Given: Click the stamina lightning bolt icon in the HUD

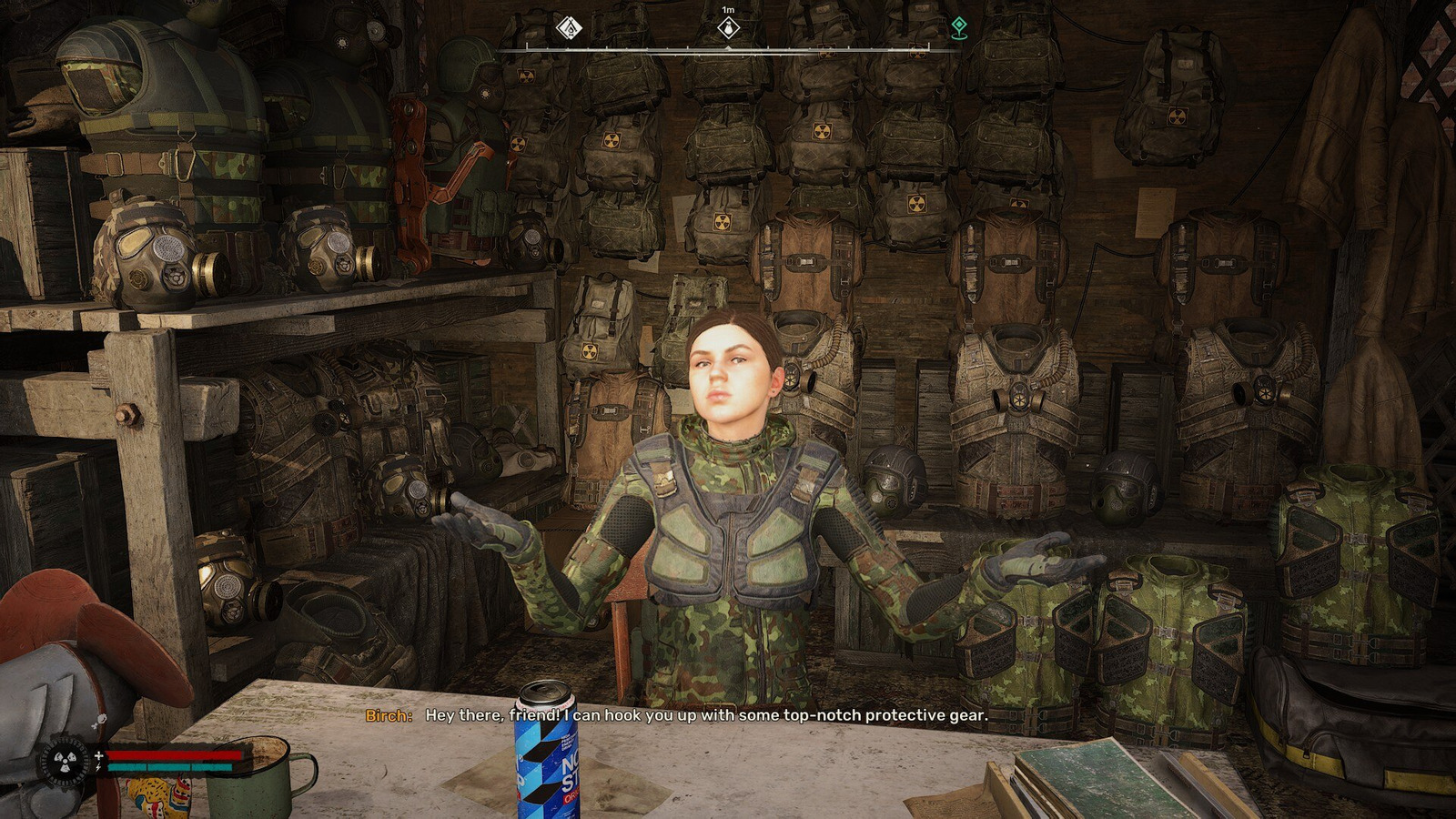Looking at the screenshot, I should (97, 767).
